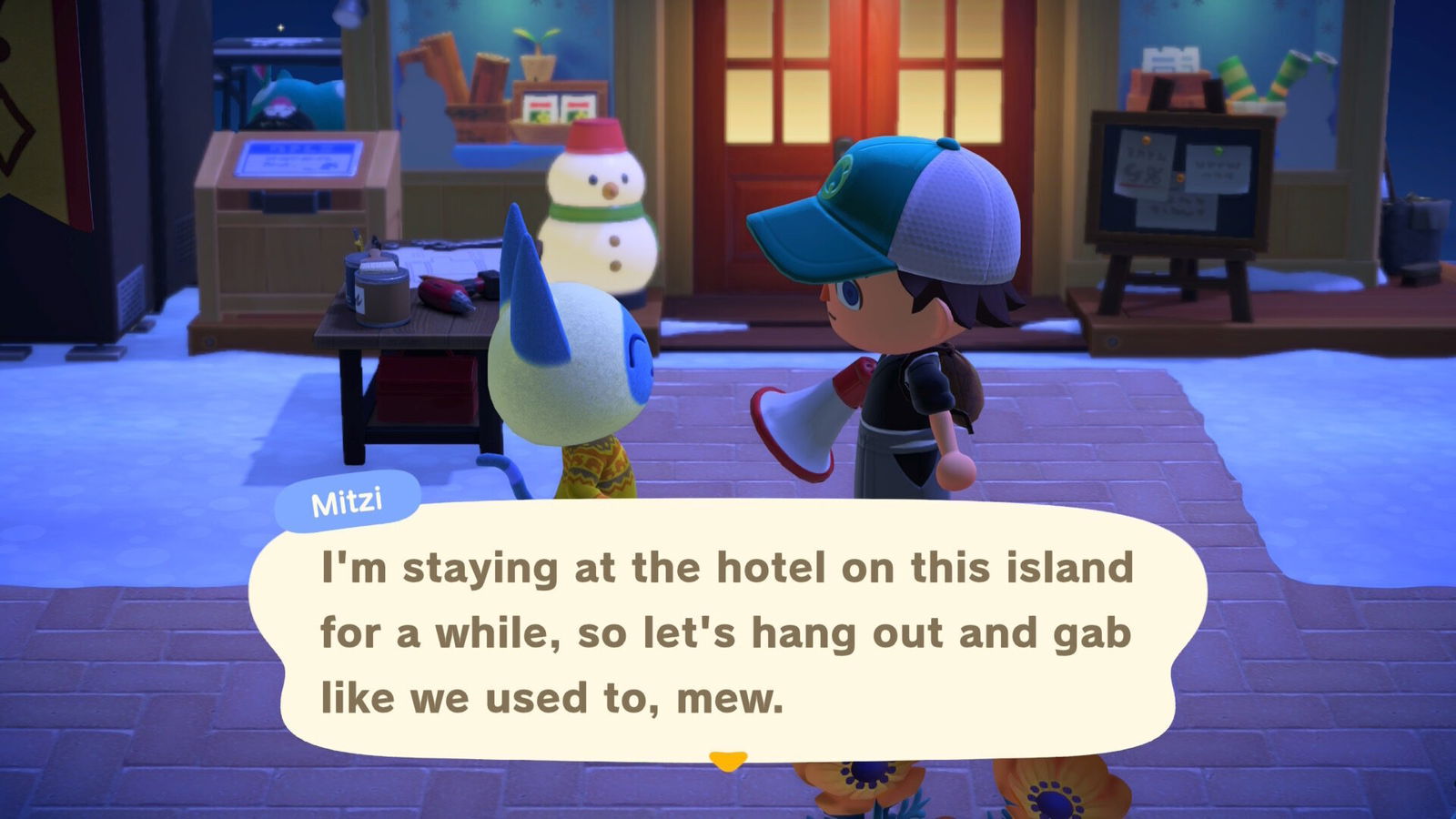Click the yellow continue arrow on the dialogue box
This screenshot has width=1456, height=819.
coord(728,762)
